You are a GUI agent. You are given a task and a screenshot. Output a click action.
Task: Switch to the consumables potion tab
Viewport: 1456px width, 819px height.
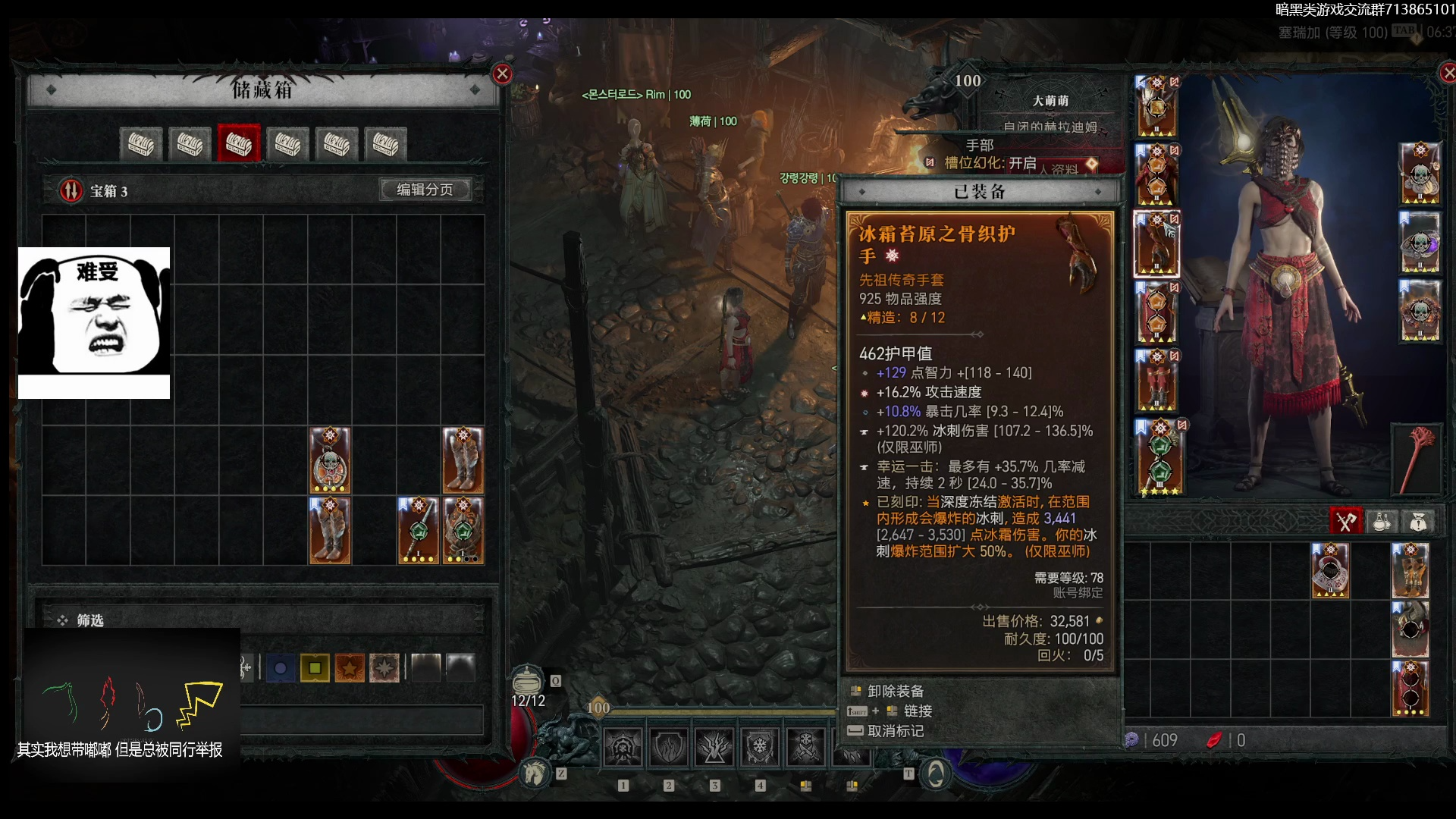coord(1382,522)
